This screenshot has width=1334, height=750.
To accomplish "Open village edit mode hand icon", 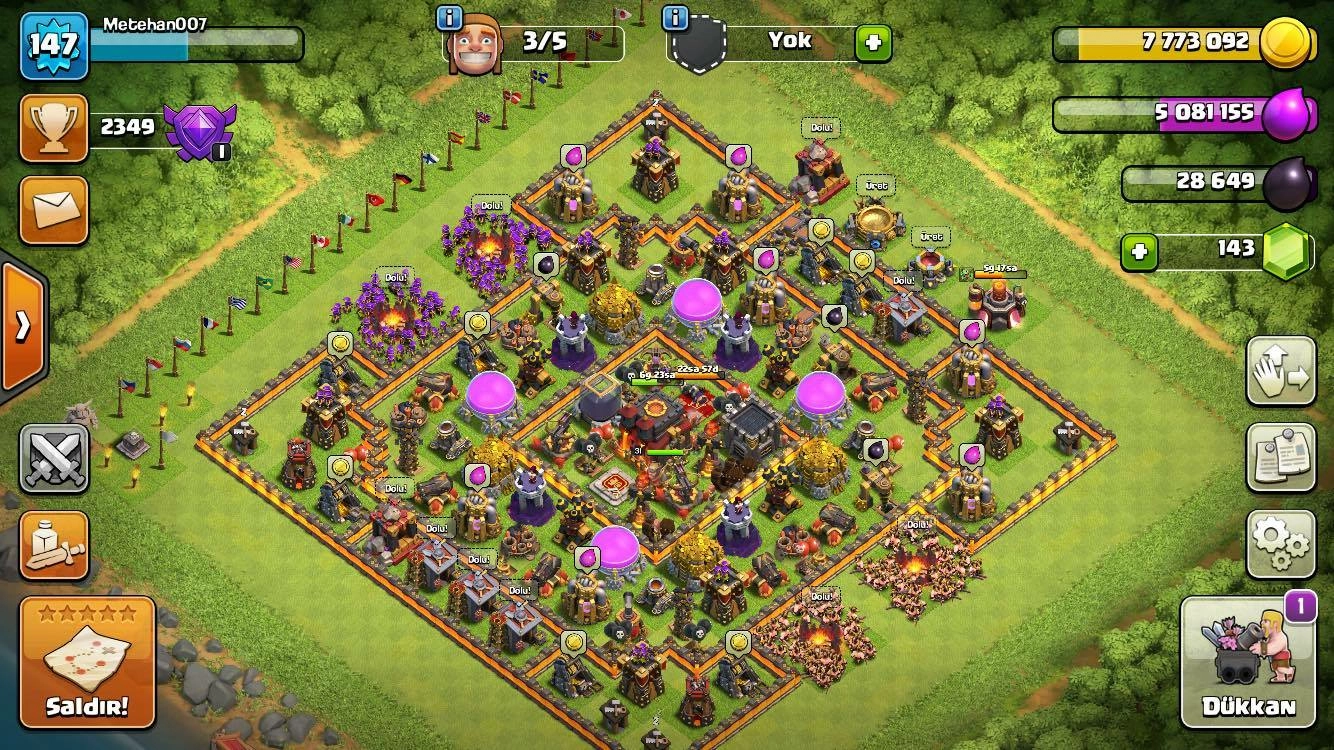I will [x=1281, y=370].
